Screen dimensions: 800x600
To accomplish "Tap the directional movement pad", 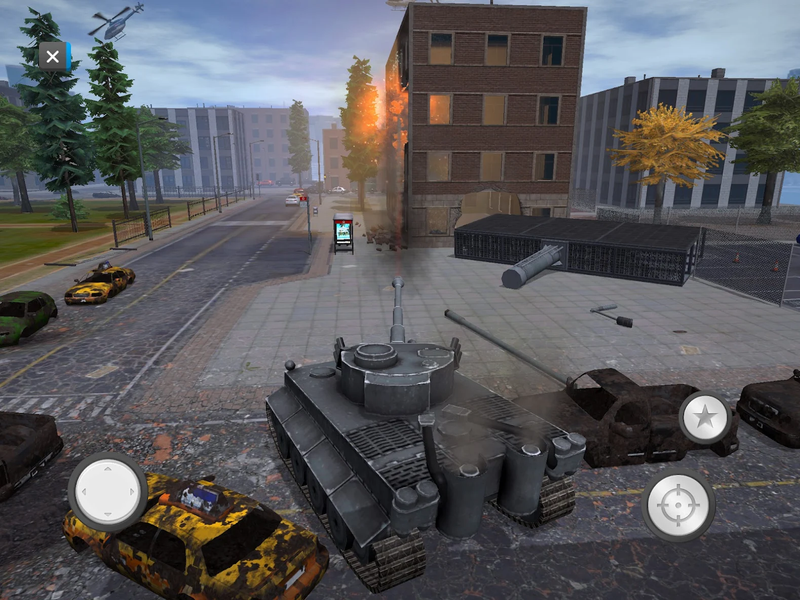I will [108, 491].
